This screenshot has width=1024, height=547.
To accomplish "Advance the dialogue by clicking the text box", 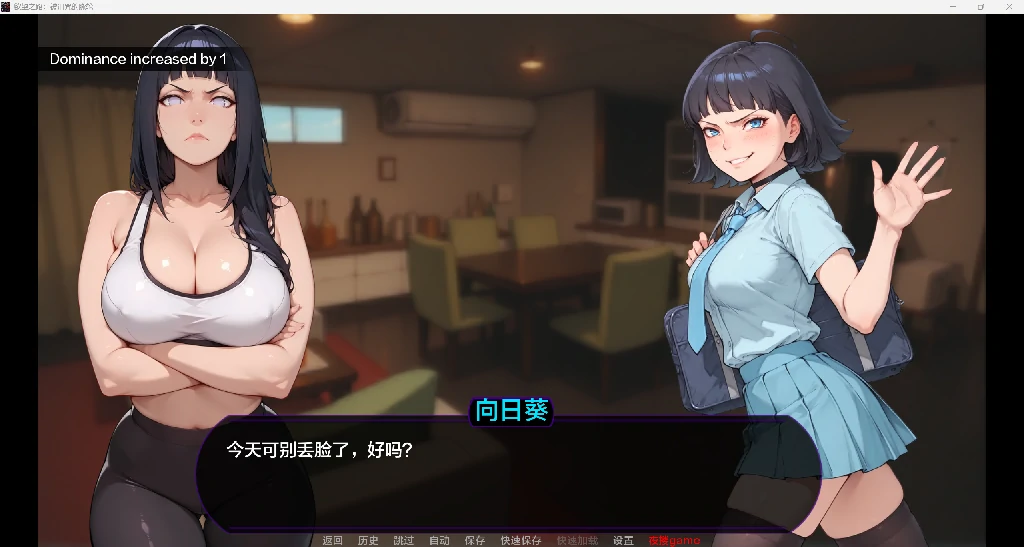I will 508,475.
